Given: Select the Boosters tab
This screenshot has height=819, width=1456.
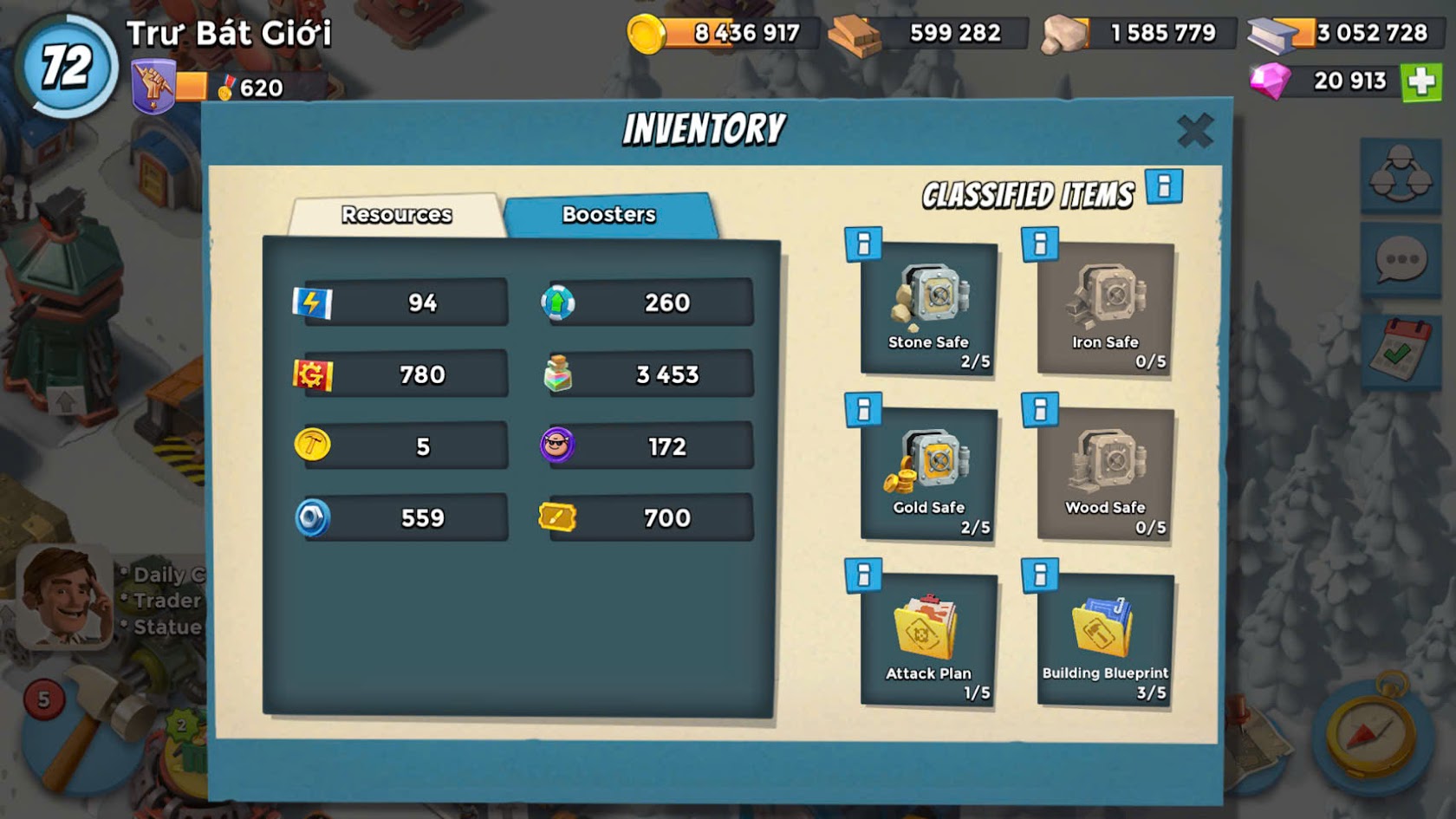Looking at the screenshot, I should (x=608, y=214).
